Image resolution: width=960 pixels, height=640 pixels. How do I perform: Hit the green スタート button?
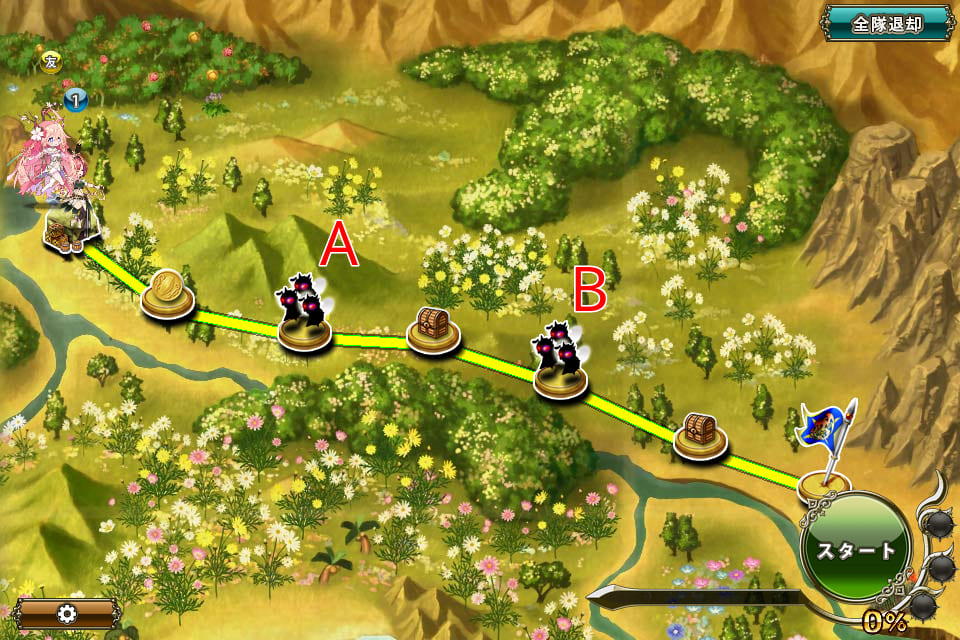[856, 551]
